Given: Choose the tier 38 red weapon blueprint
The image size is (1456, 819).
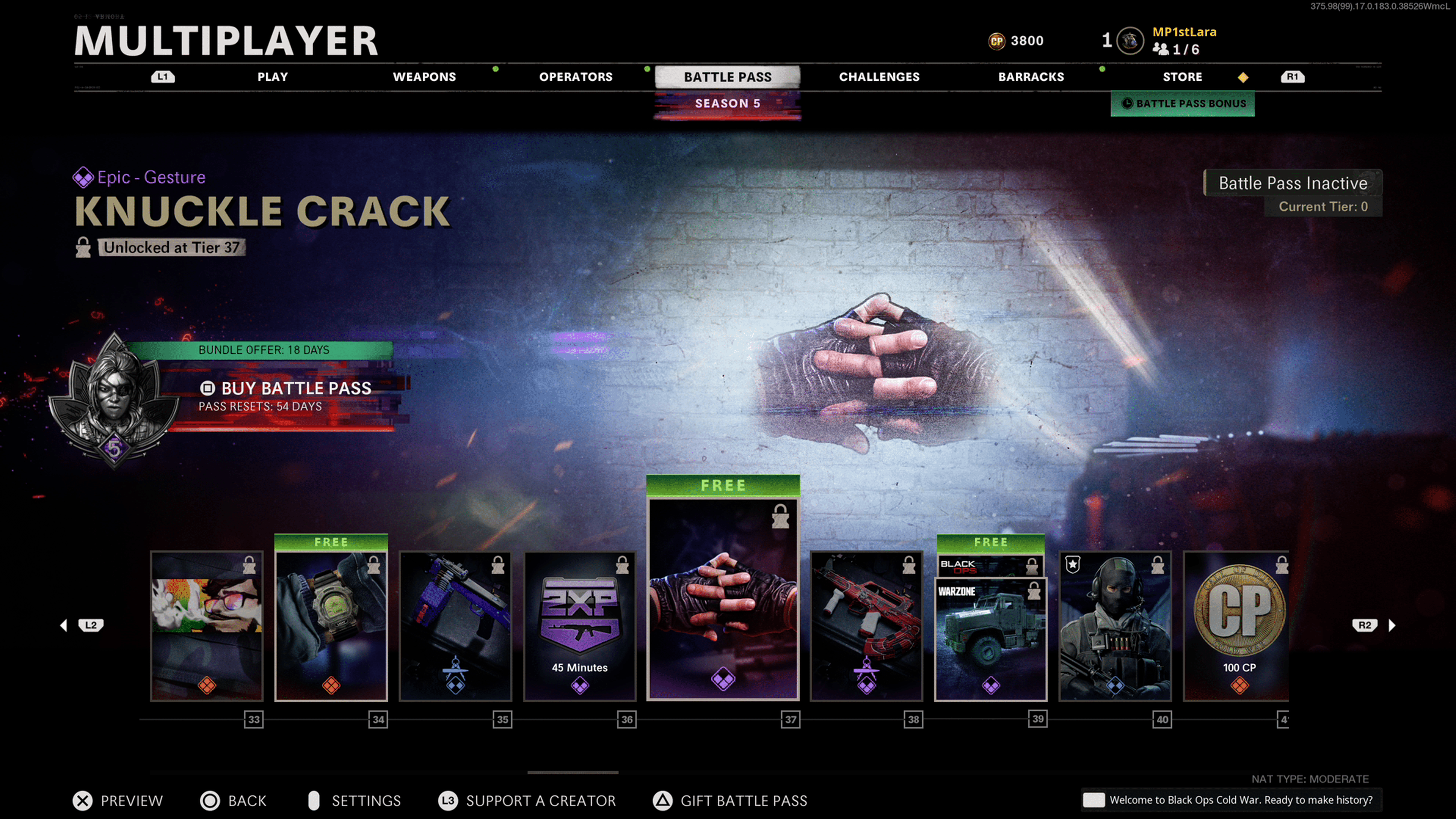Looking at the screenshot, I should (x=866, y=626).
